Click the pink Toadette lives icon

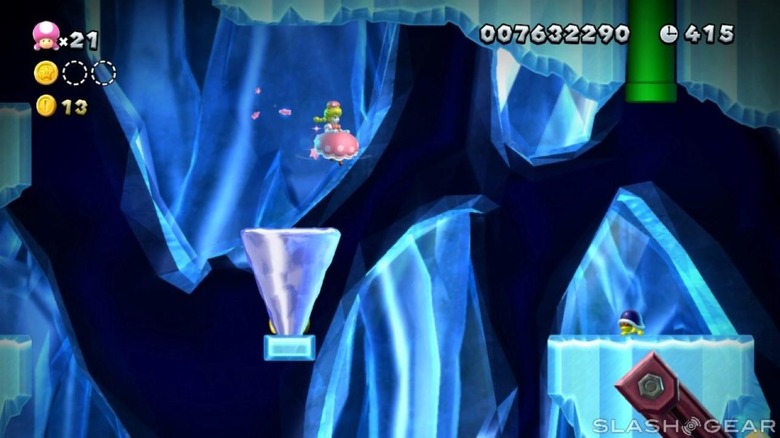tap(45, 37)
